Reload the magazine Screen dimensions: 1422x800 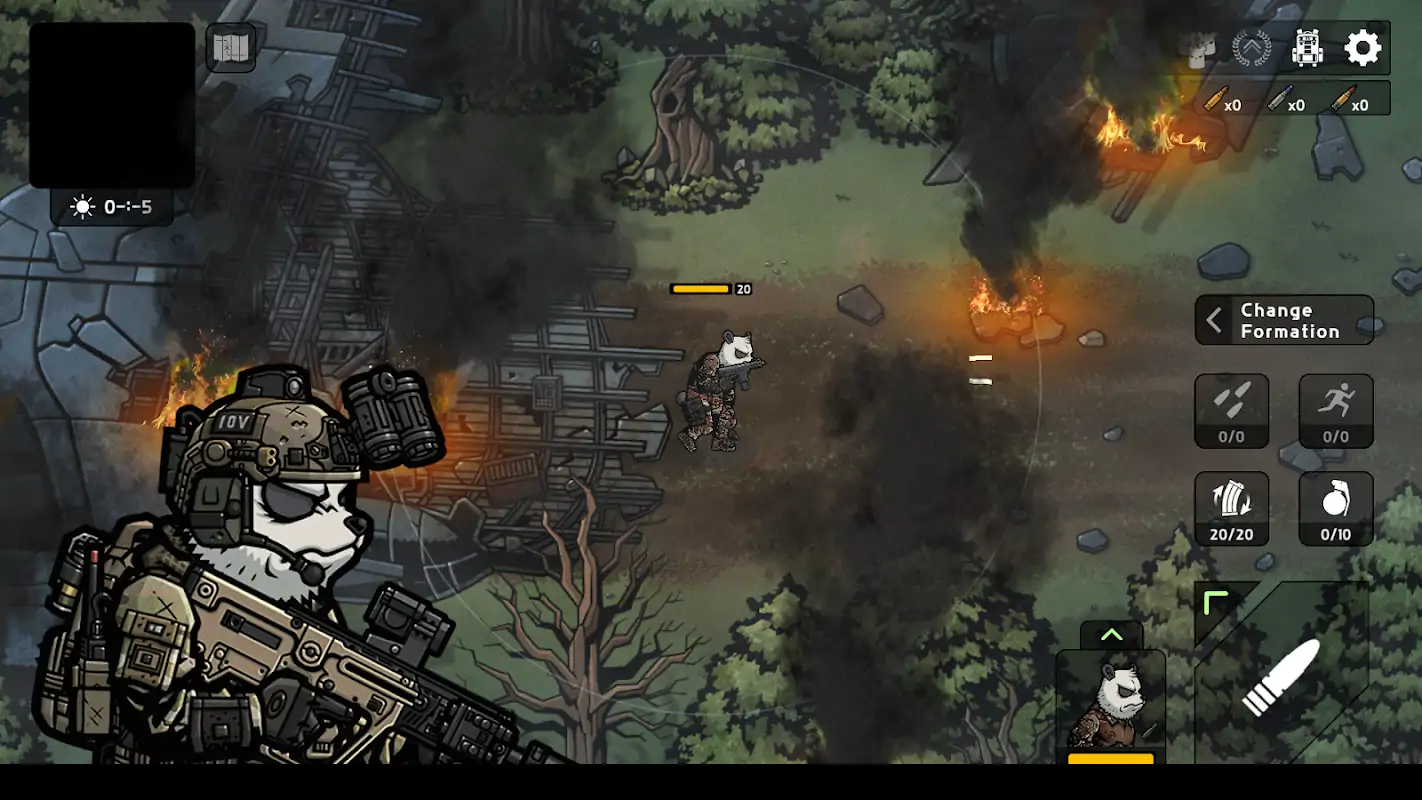(x=1231, y=508)
